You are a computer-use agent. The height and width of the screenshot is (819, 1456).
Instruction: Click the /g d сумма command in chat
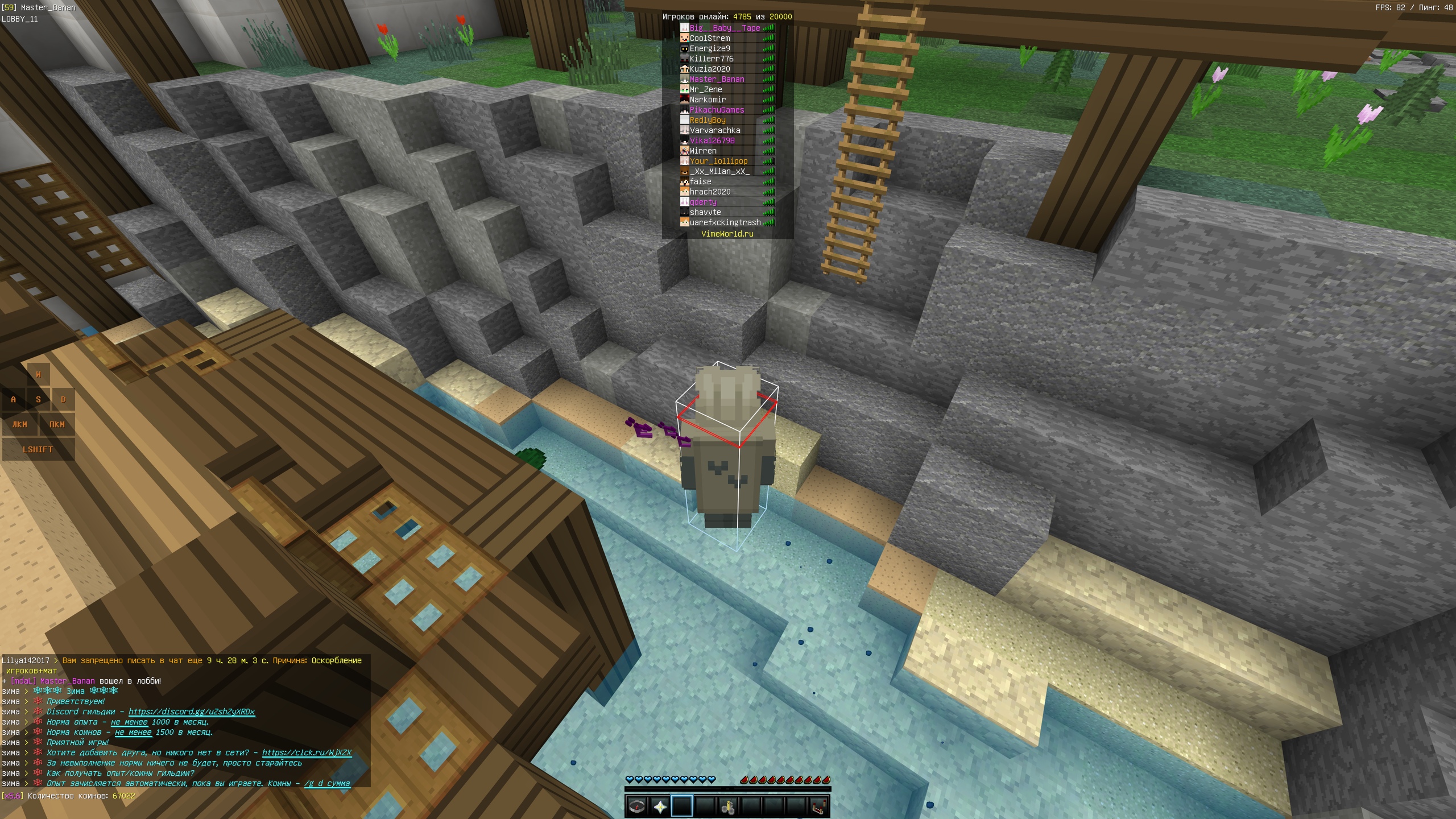327,783
